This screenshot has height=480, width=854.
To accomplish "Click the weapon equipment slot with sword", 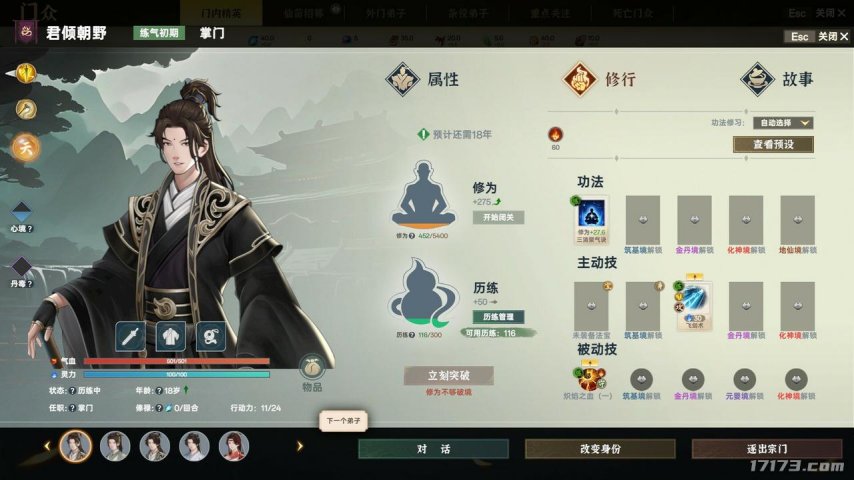I will coord(132,336).
